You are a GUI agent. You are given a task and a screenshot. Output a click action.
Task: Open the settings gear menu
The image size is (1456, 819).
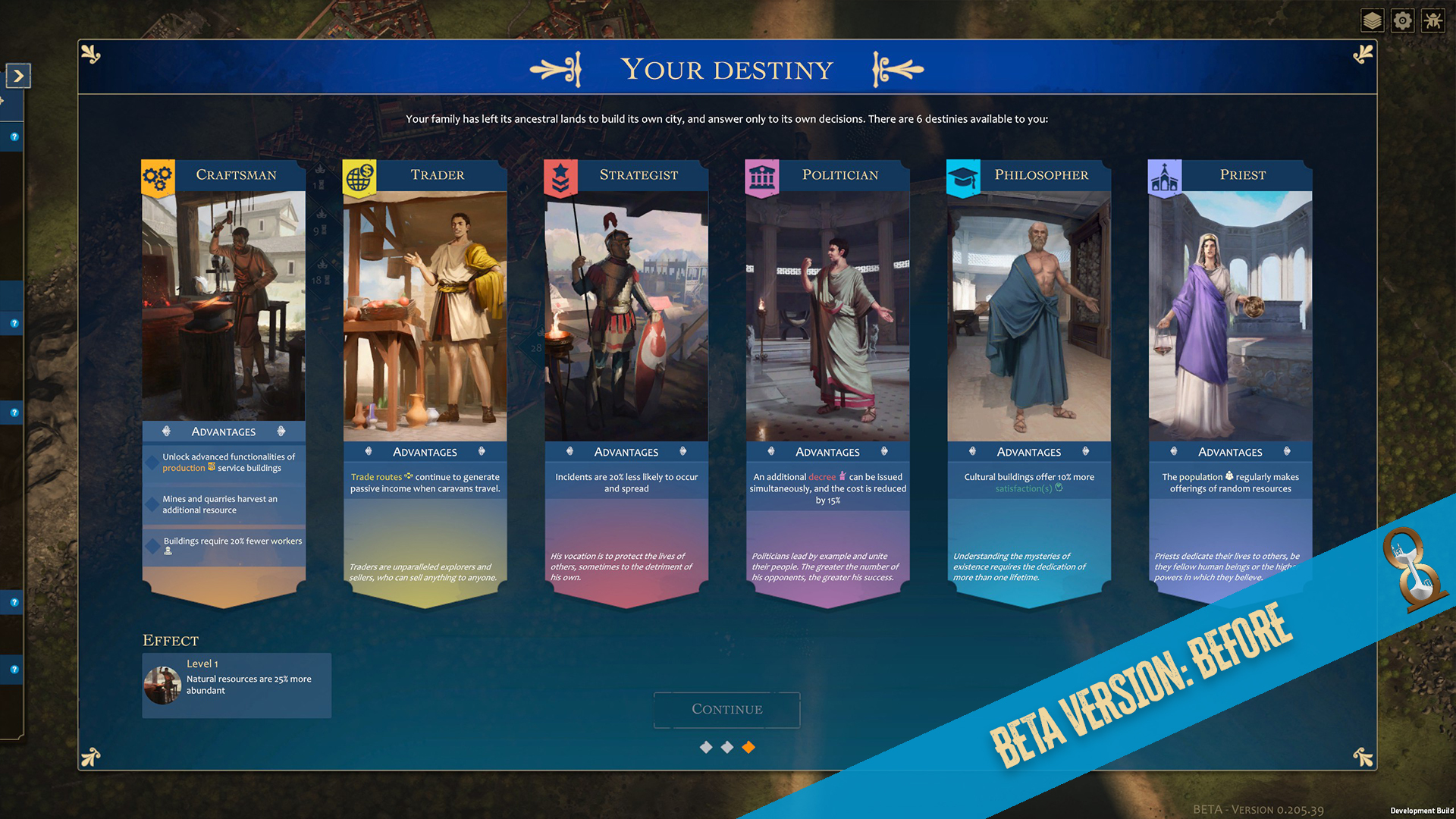(x=1402, y=20)
